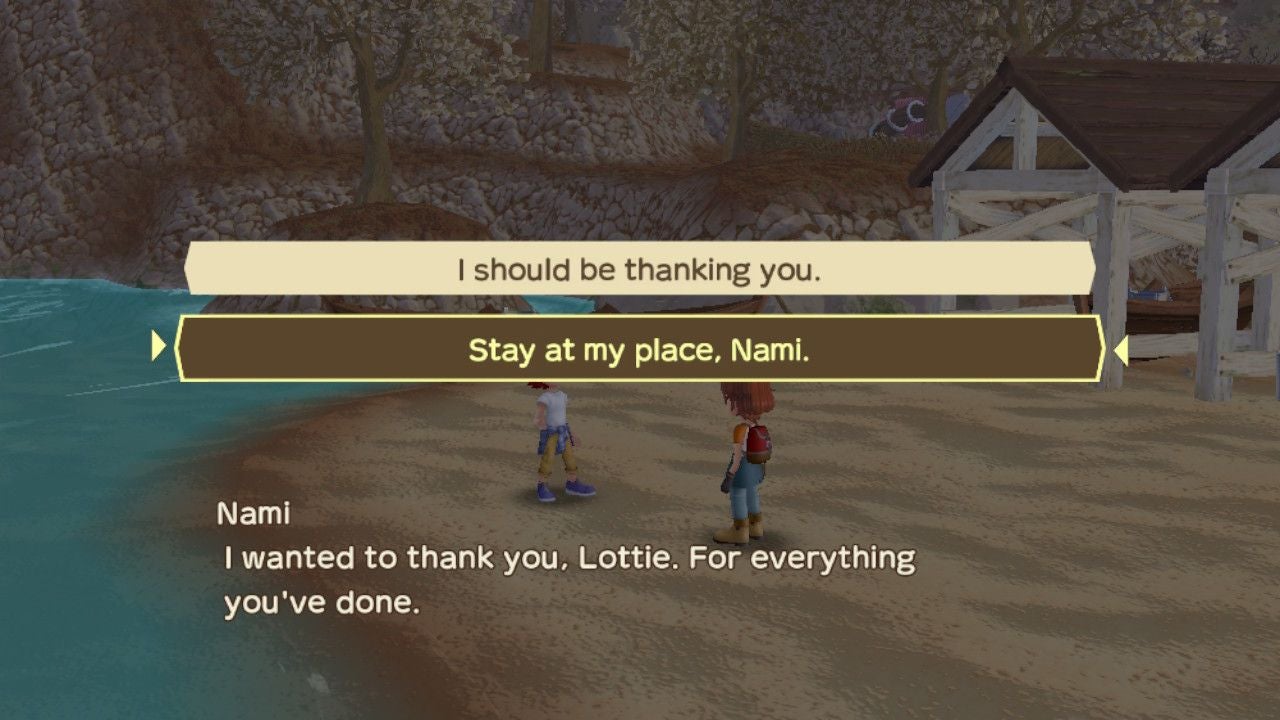Click the right selection arrow indicator
This screenshot has height=720, width=1280.
tap(1119, 349)
